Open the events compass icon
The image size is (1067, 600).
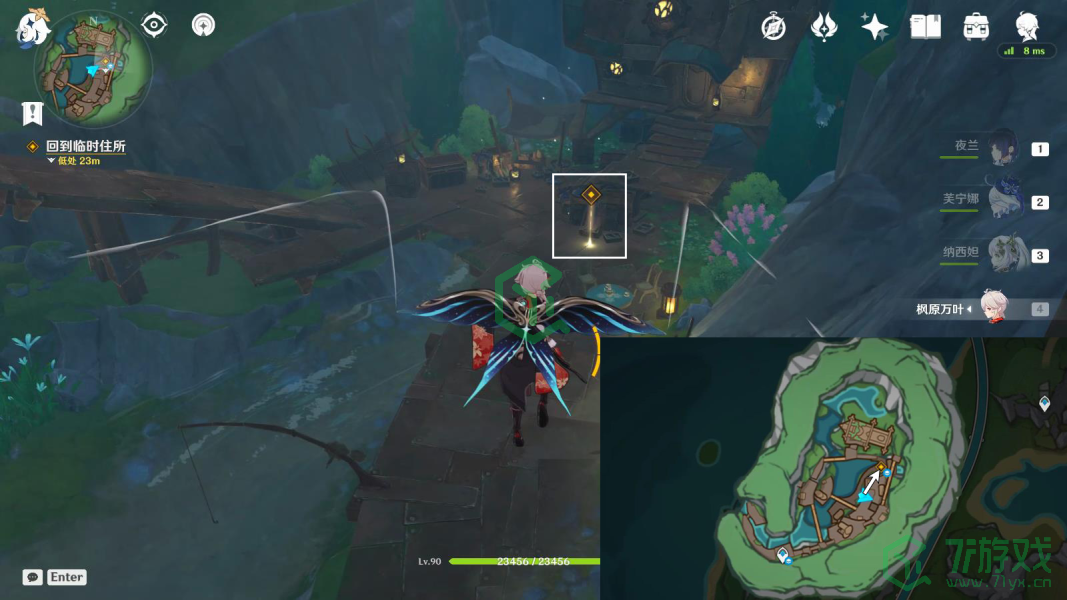tap(773, 27)
